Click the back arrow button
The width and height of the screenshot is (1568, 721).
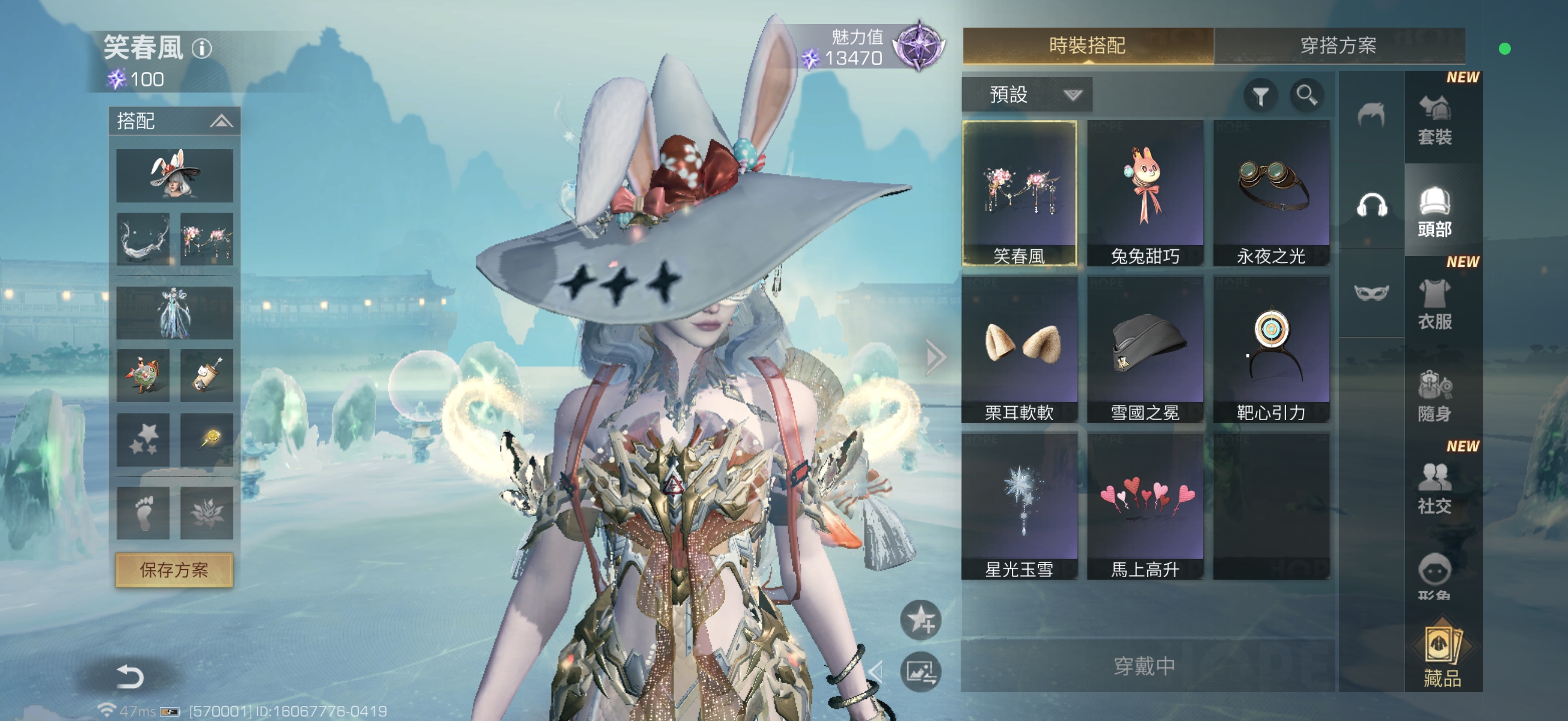(x=129, y=677)
